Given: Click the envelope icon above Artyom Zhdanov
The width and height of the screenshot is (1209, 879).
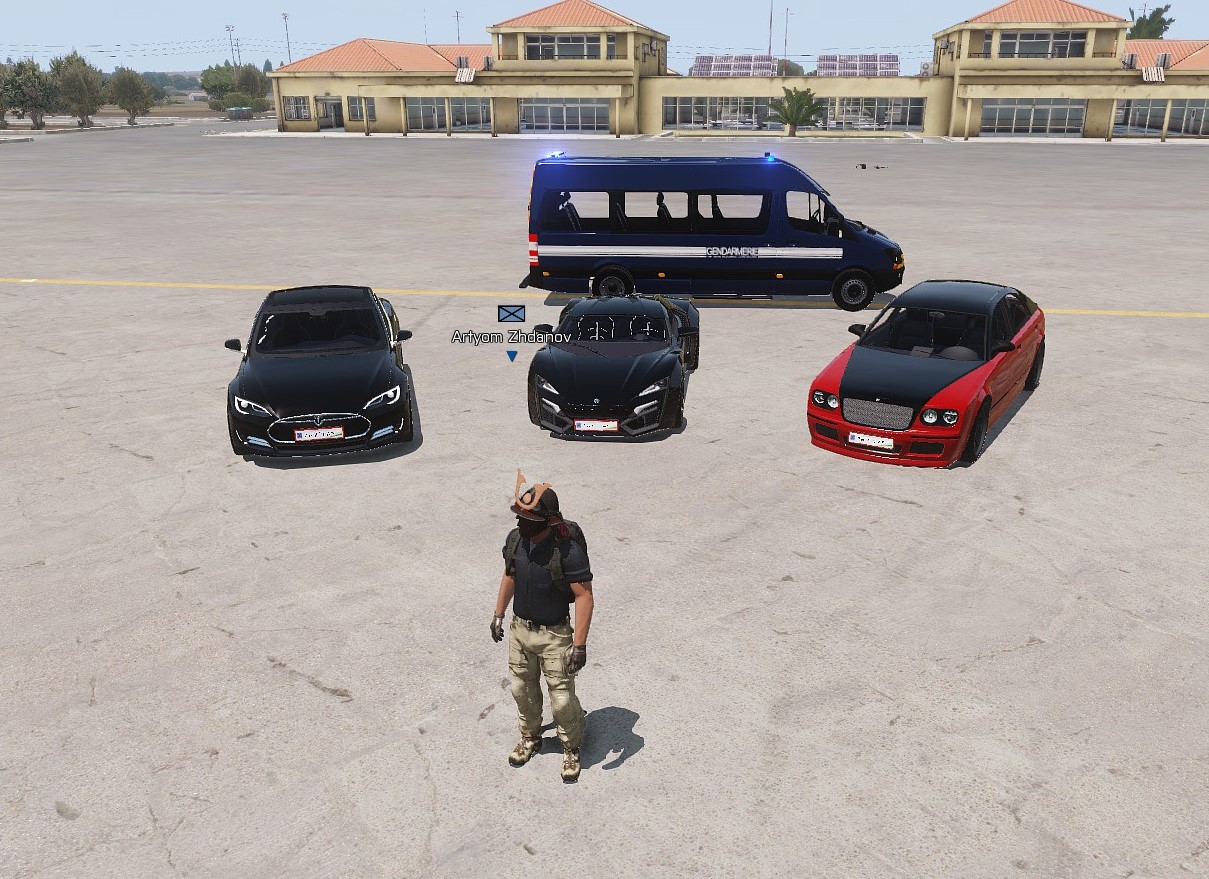Looking at the screenshot, I should coord(511,314).
